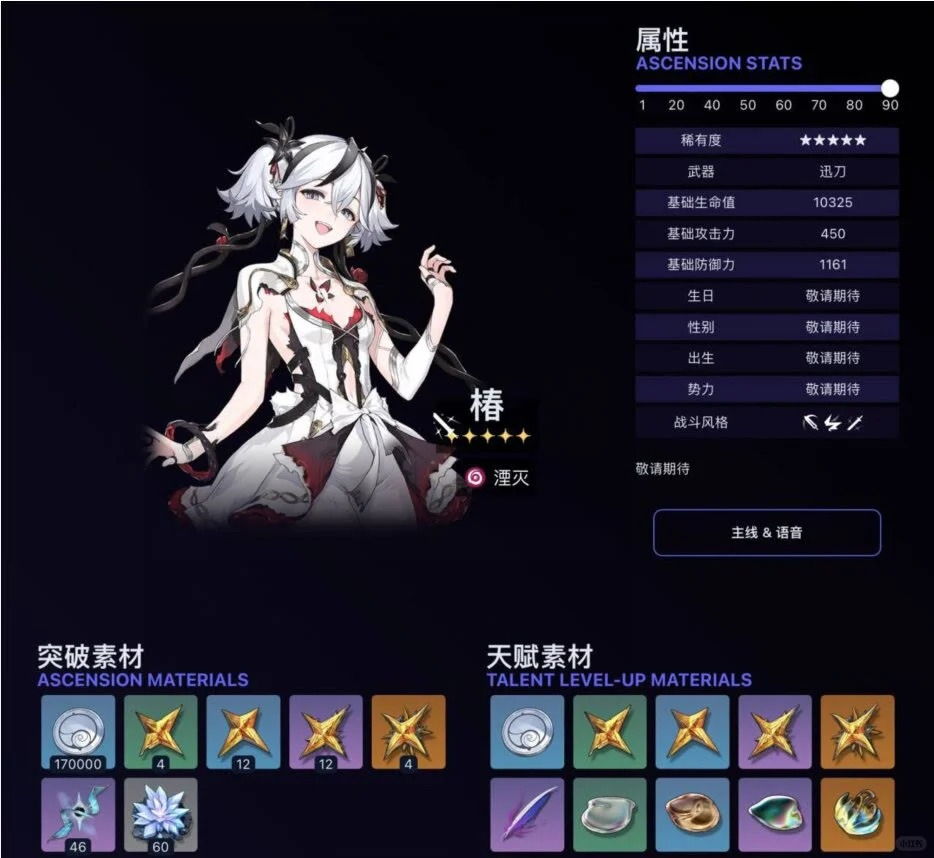Choose the purple star ascension material showing 12
Image resolution: width=934 pixels, height=858 pixels.
326,732
